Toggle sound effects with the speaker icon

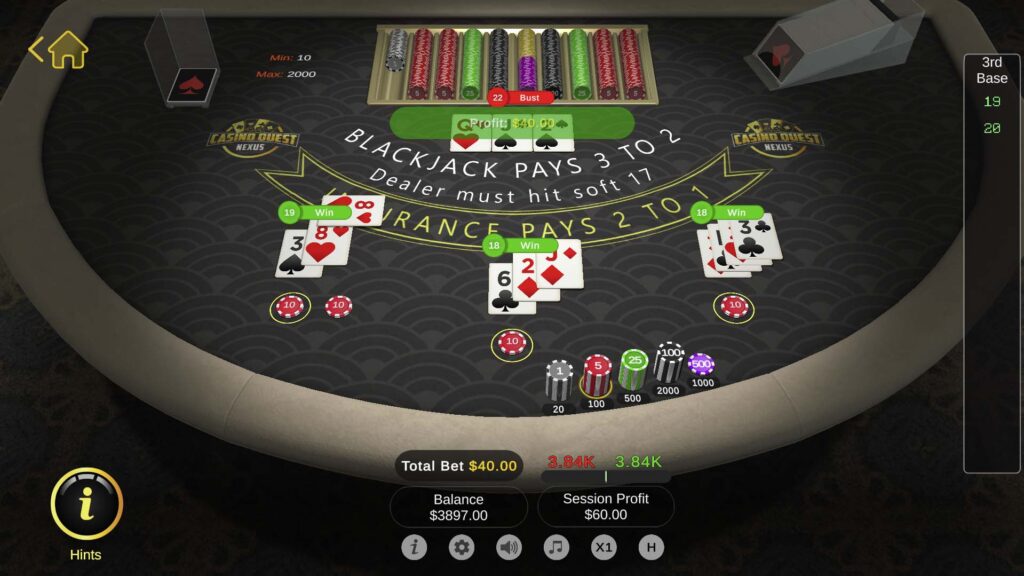[x=509, y=547]
